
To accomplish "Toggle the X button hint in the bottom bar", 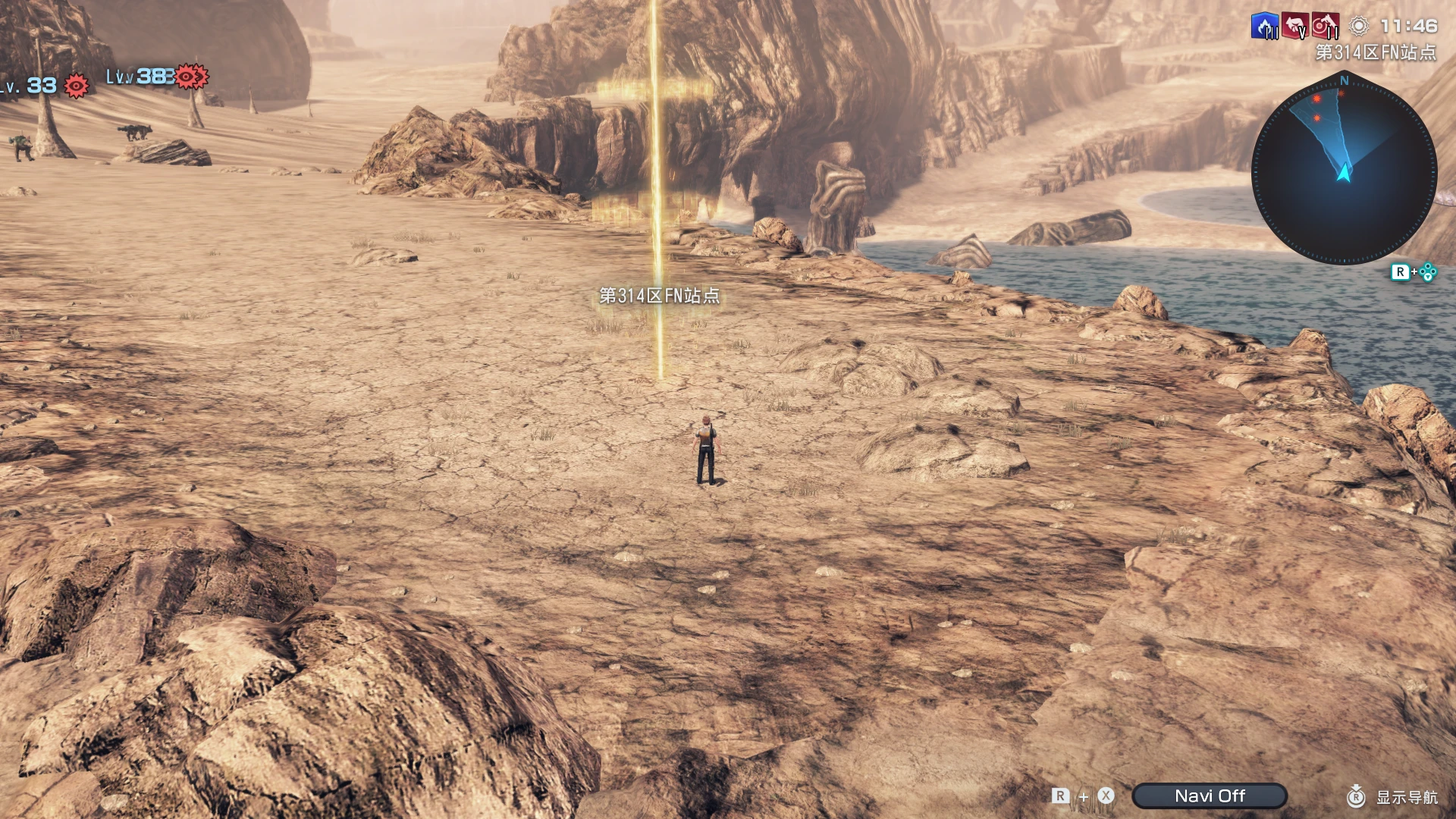I will click(x=1106, y=796).
